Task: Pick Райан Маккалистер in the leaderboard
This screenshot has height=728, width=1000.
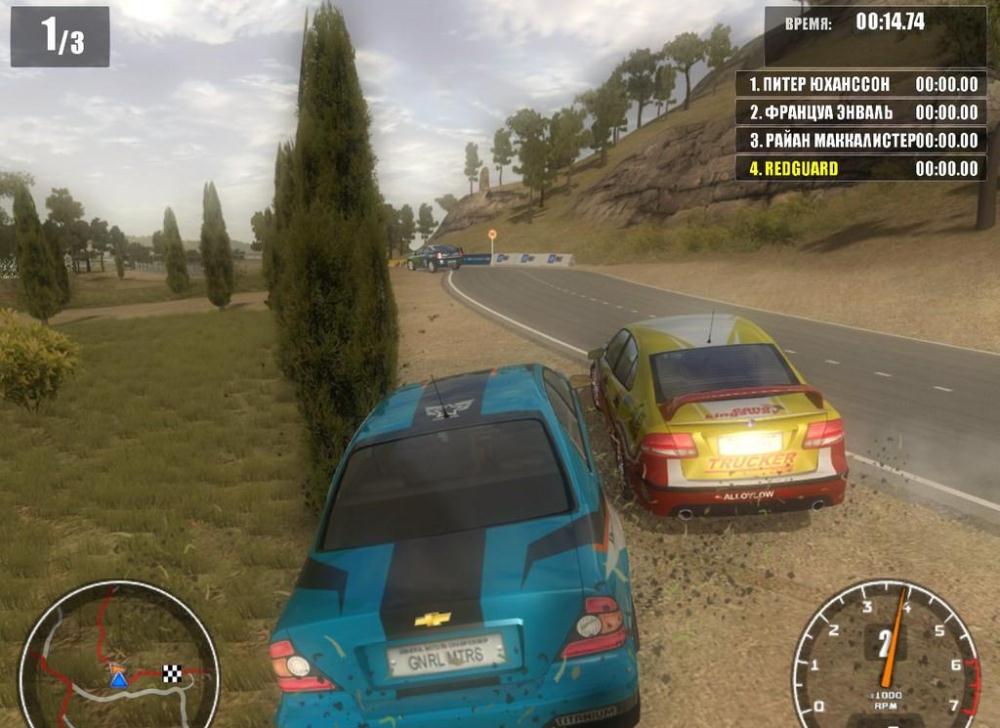Action: [x=860, y=140]
